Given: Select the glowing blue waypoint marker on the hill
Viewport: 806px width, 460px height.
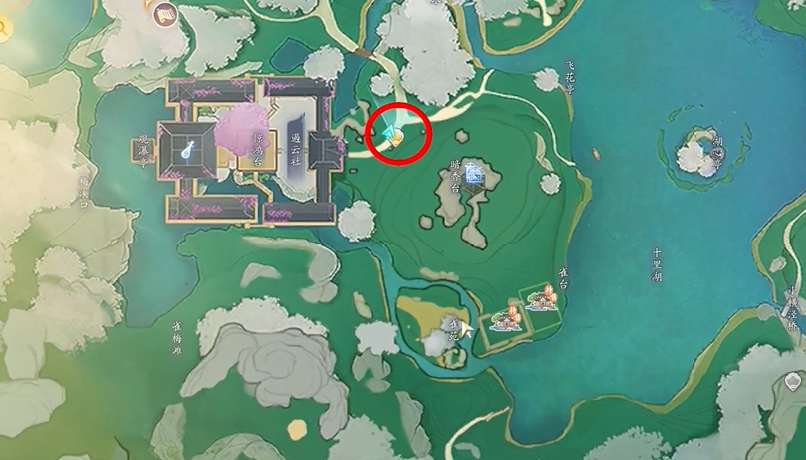Looking at the screenshot, I should (x=473, y=175).
